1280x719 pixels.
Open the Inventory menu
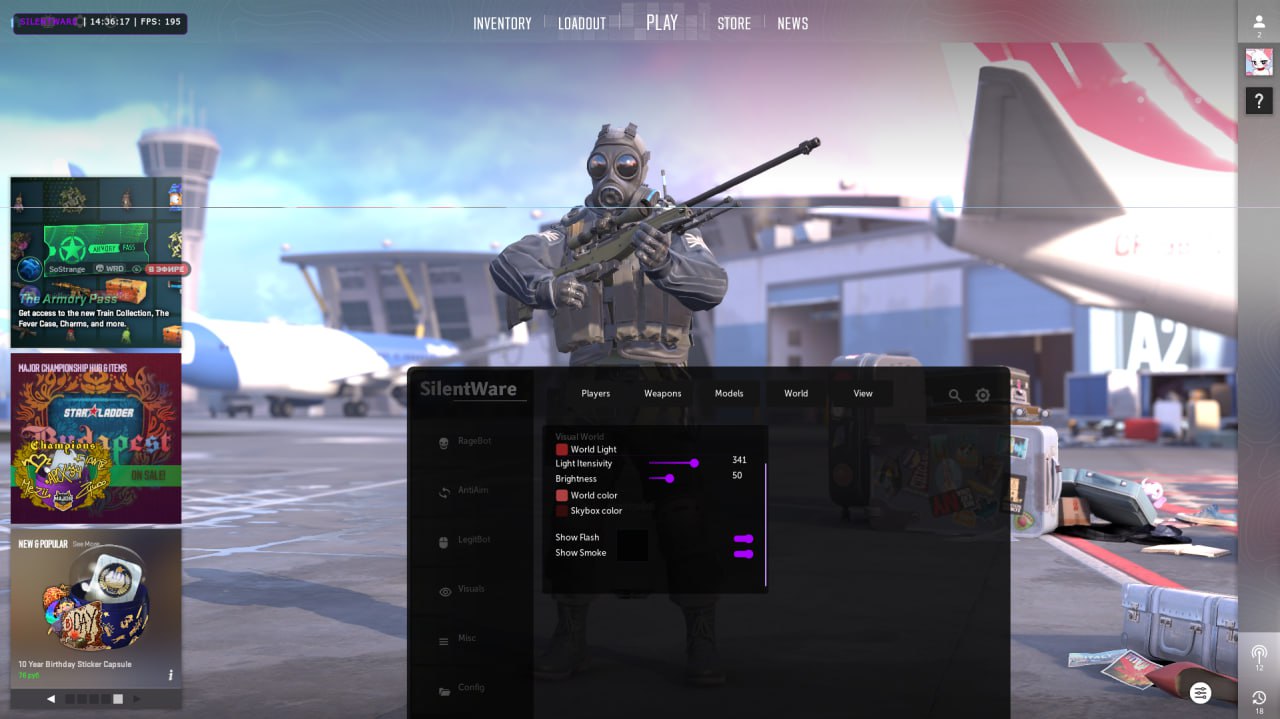(x=502, y=23)
